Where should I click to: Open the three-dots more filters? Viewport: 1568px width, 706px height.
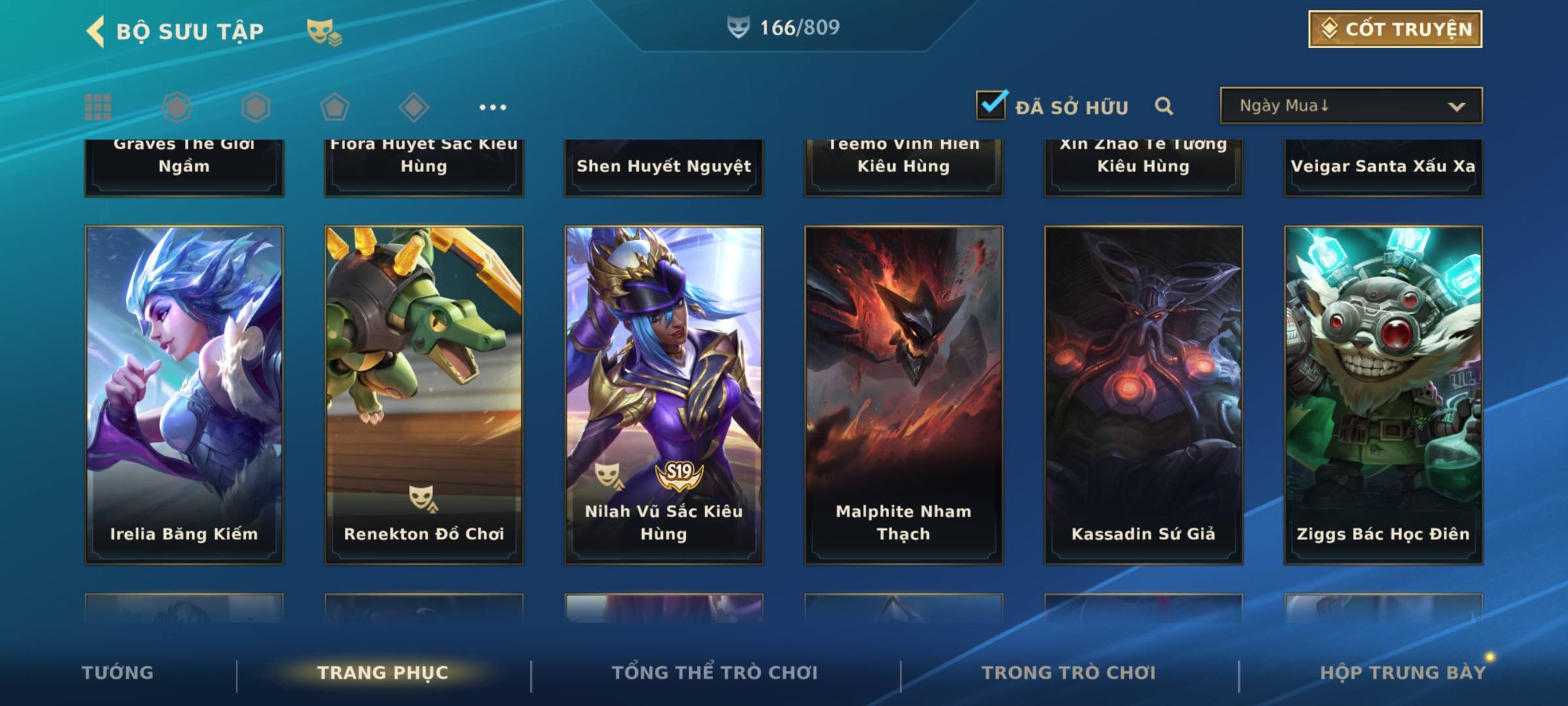pos(493,107)
